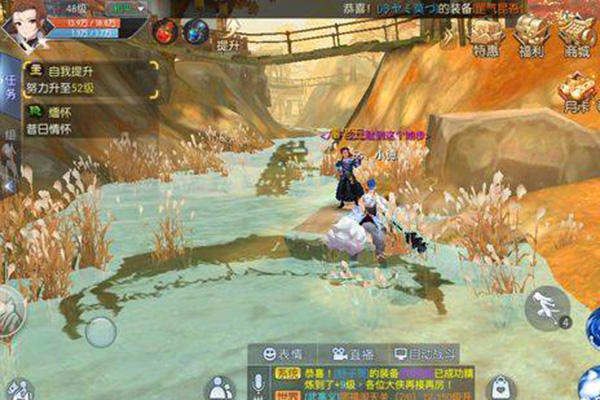Open the 商城 shop
This screenshot has height=400, width=600.
[575, 35]
